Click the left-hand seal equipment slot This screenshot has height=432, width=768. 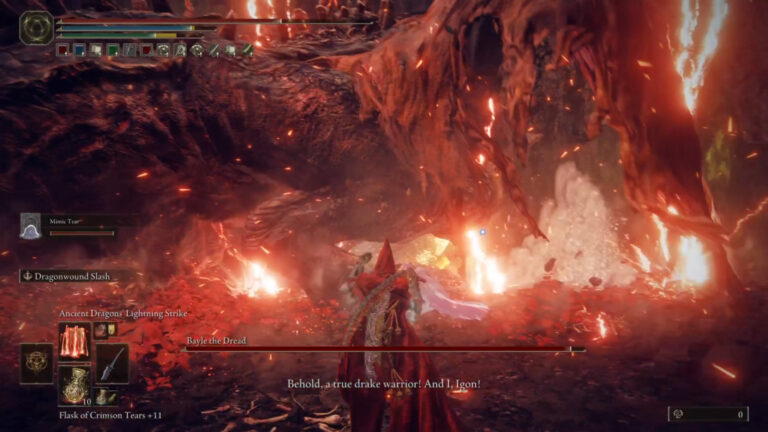click(x=37, y=363)
